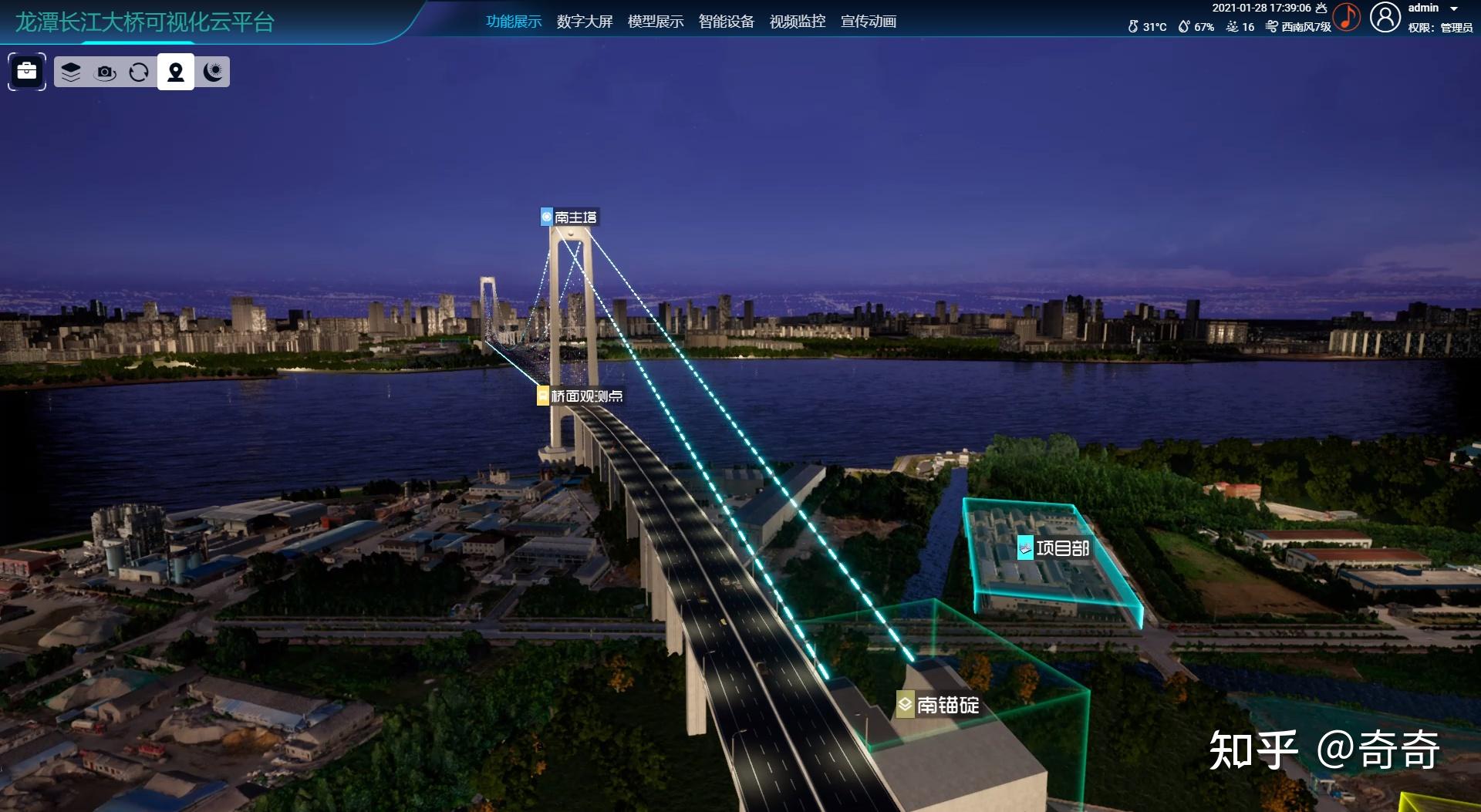The height and width of the screenshot is (812, 1481).
Task: Show the 宣传动画 tab
Action: coord(869,22)
